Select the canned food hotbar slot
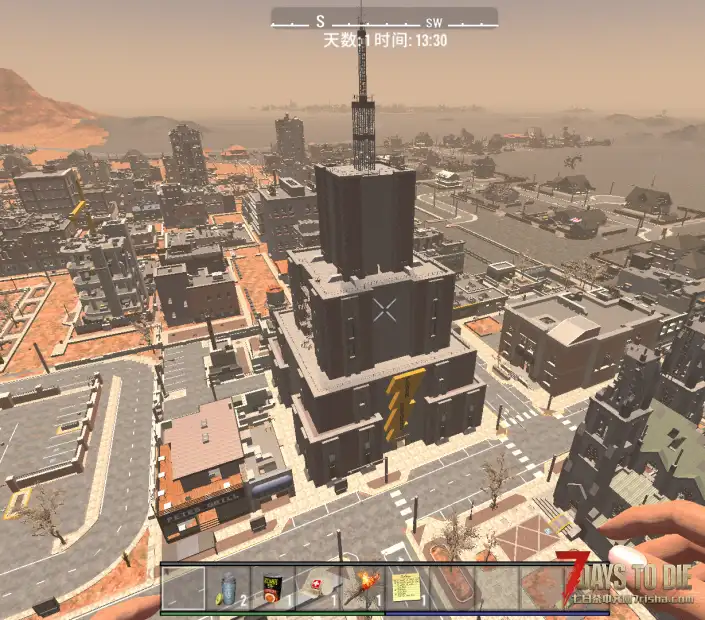Viewport: 705px width, 620px height. click(272, 587)
